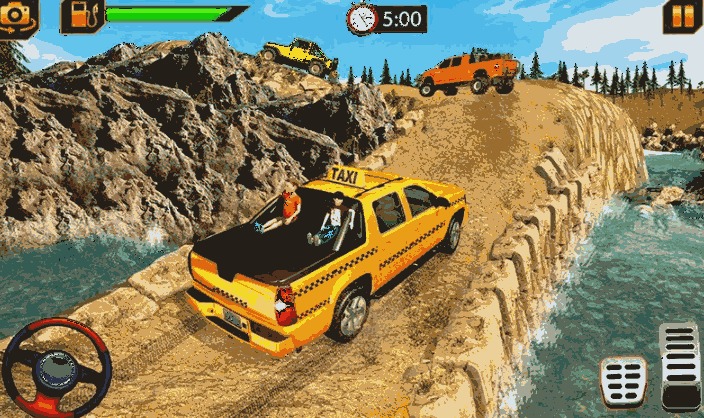Pause the game

pyautogui.click(x=683, y=16)
